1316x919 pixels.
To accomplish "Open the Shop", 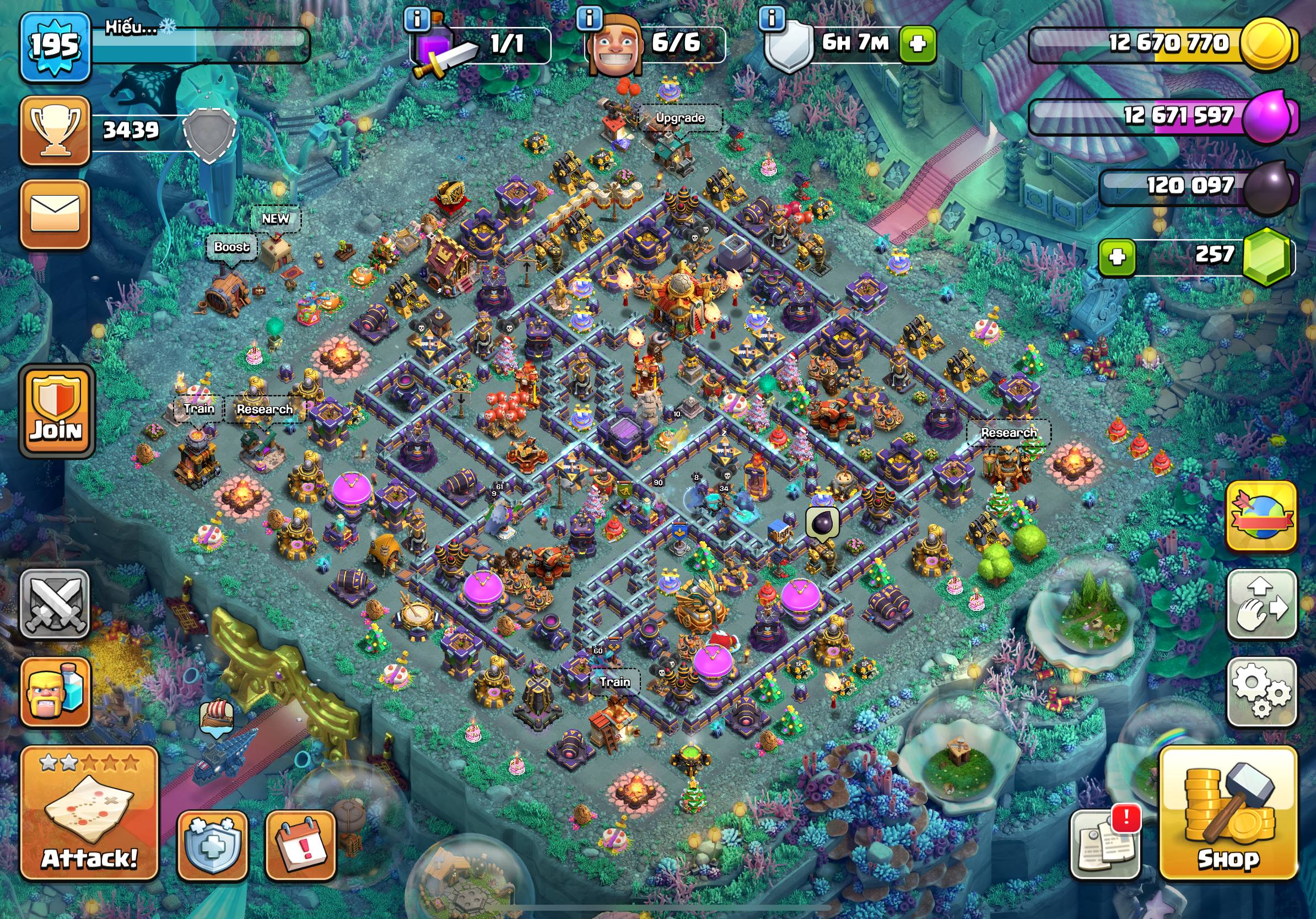I will (x=1228, y=813).
